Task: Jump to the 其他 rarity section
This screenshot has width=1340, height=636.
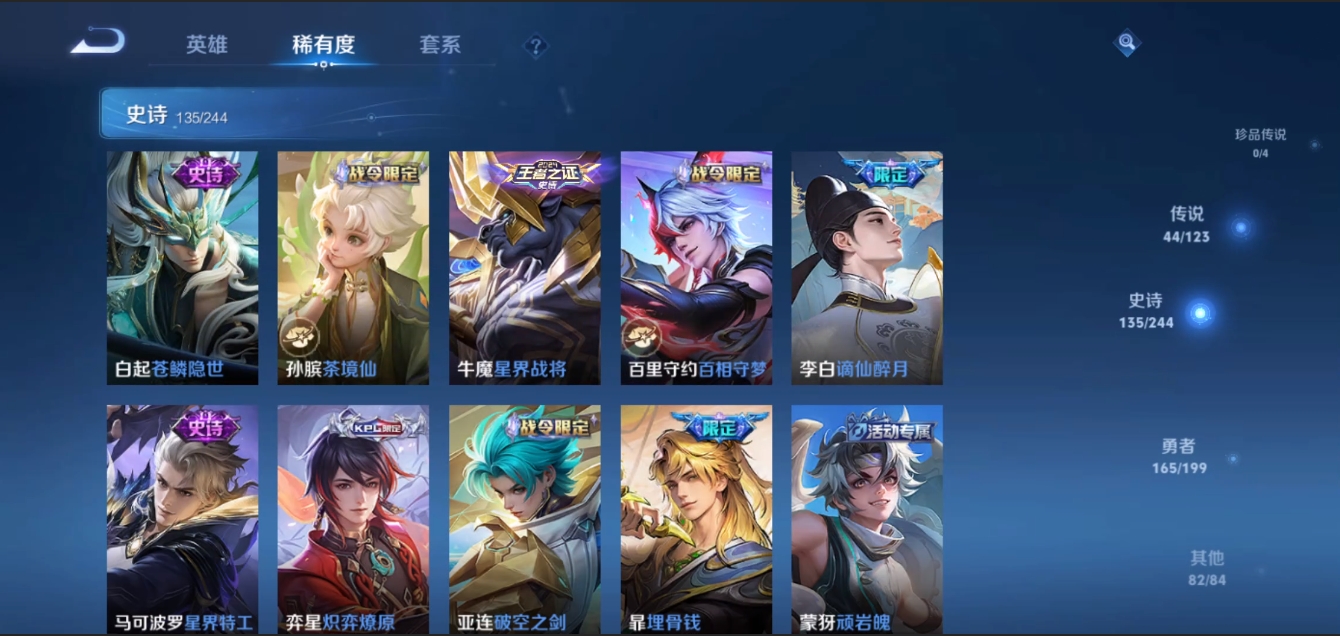Action: click(x=1207, y=568)
